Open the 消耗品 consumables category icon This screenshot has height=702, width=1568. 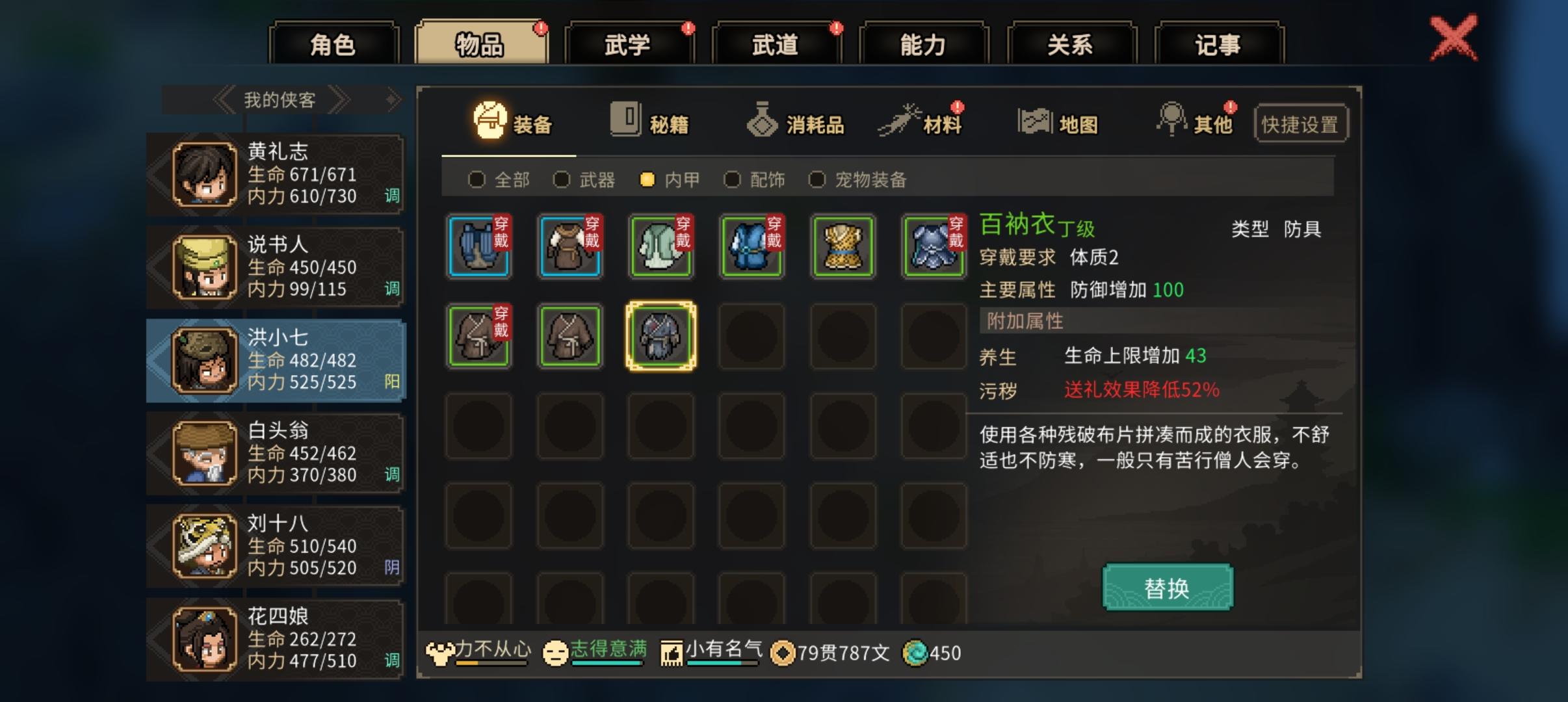click(762, 120)
